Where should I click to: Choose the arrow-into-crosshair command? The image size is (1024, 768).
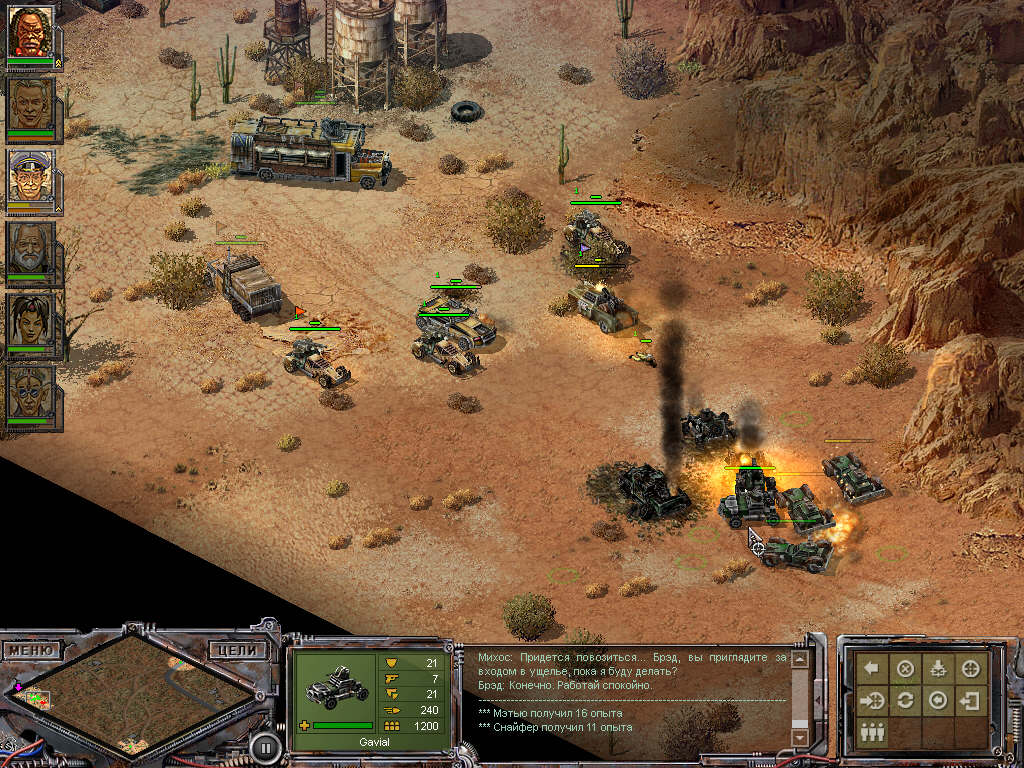[872, 700]
